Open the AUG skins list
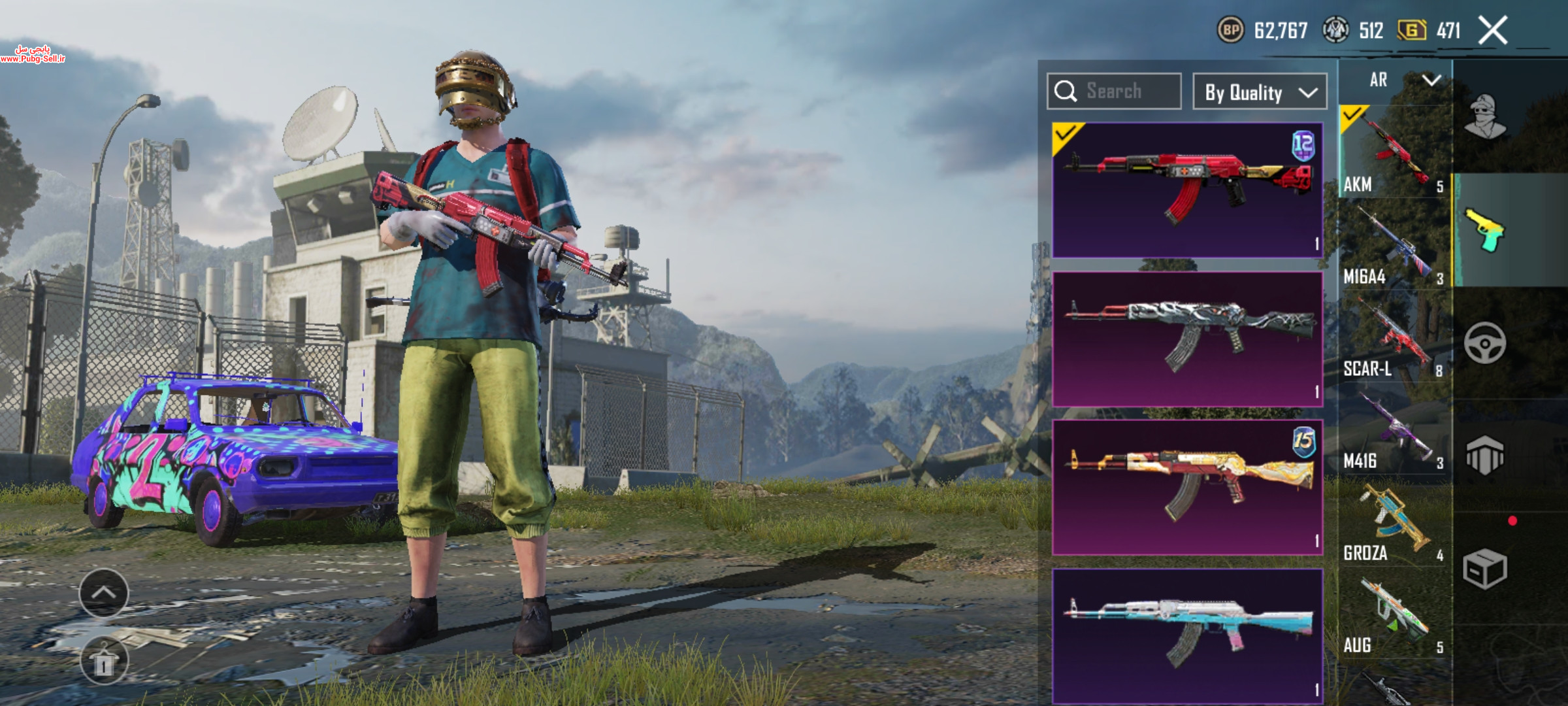 [x=1394, y=614]
